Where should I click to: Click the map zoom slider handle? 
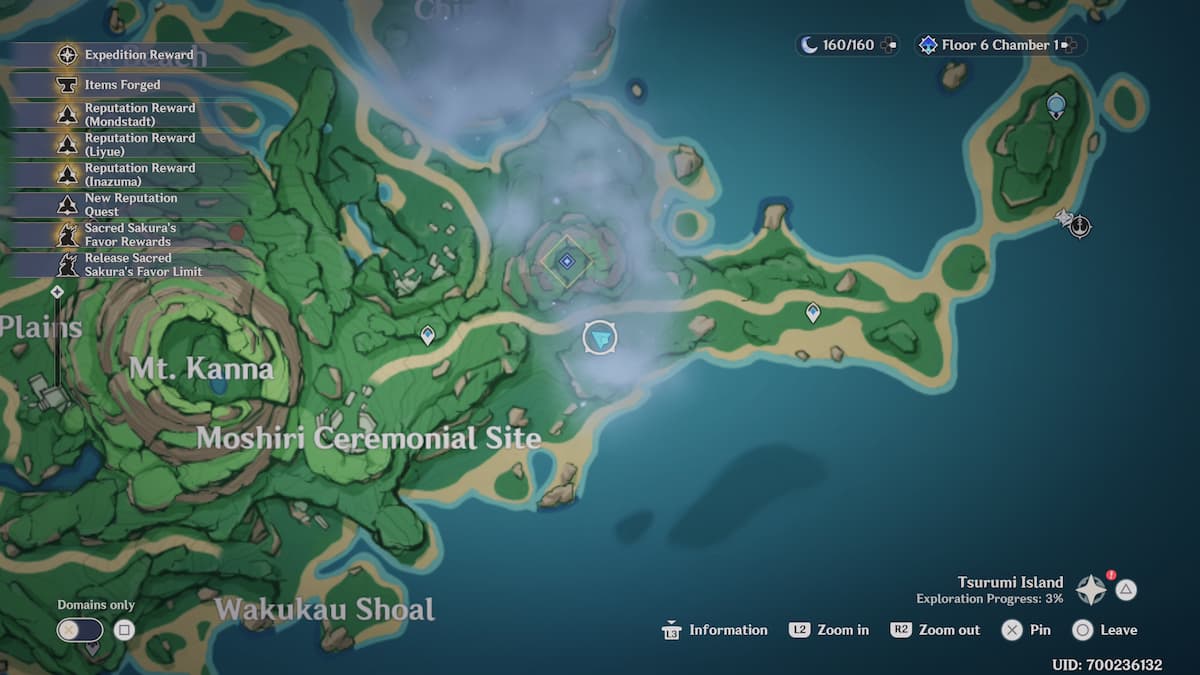pos(57,292)
